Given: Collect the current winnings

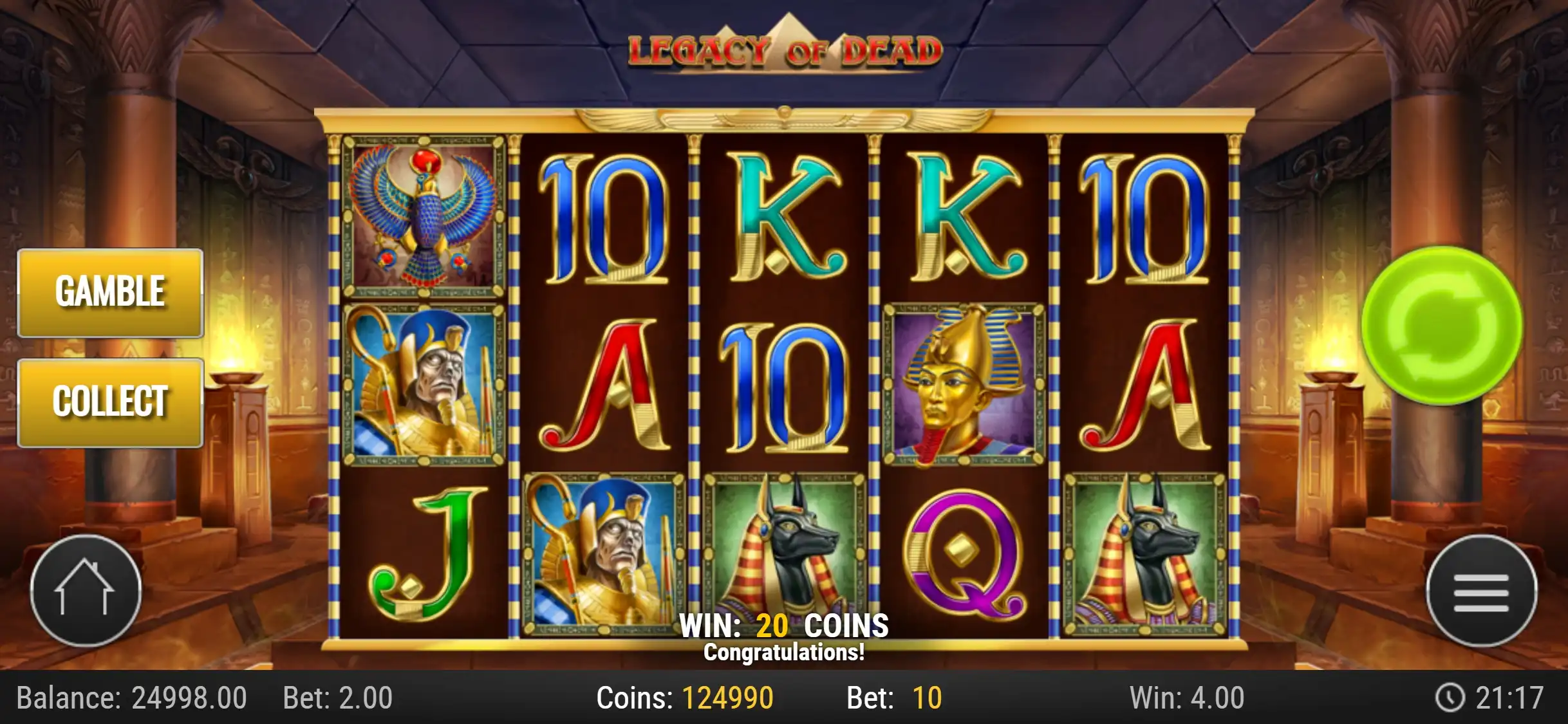Looking at the screenshot, I should (x=110, y=402).
